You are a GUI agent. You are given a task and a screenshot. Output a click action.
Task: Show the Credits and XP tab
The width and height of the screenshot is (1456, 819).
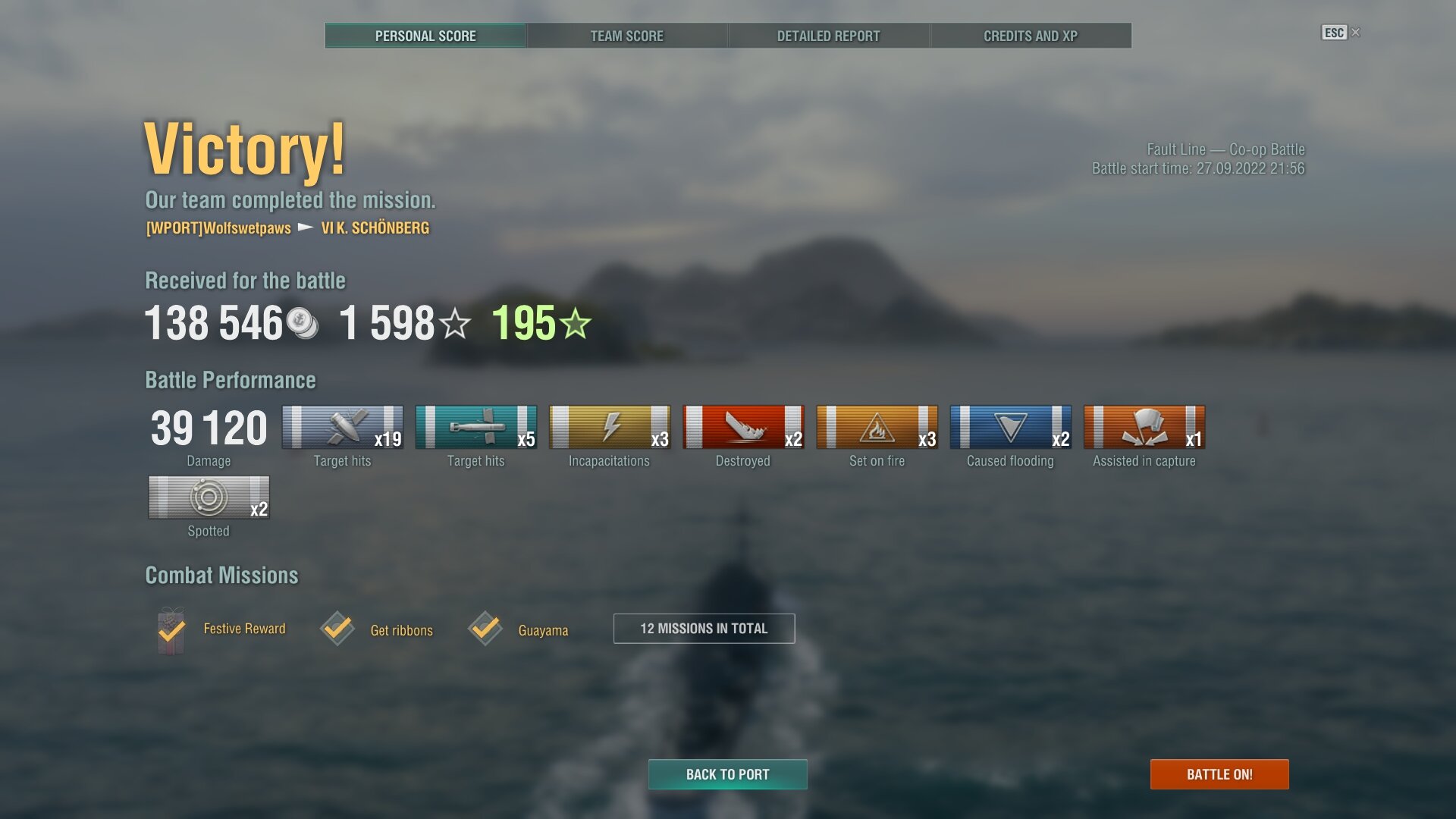(1030, 36)
